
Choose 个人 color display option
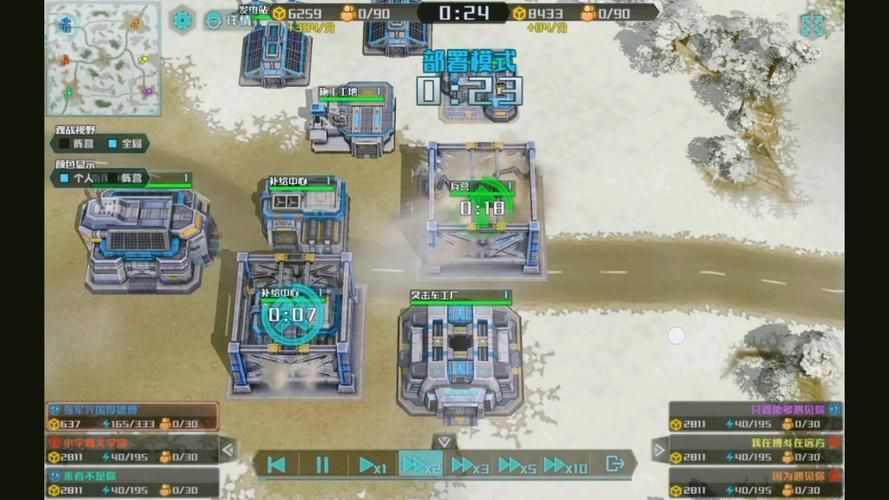(x=81, y=178)
